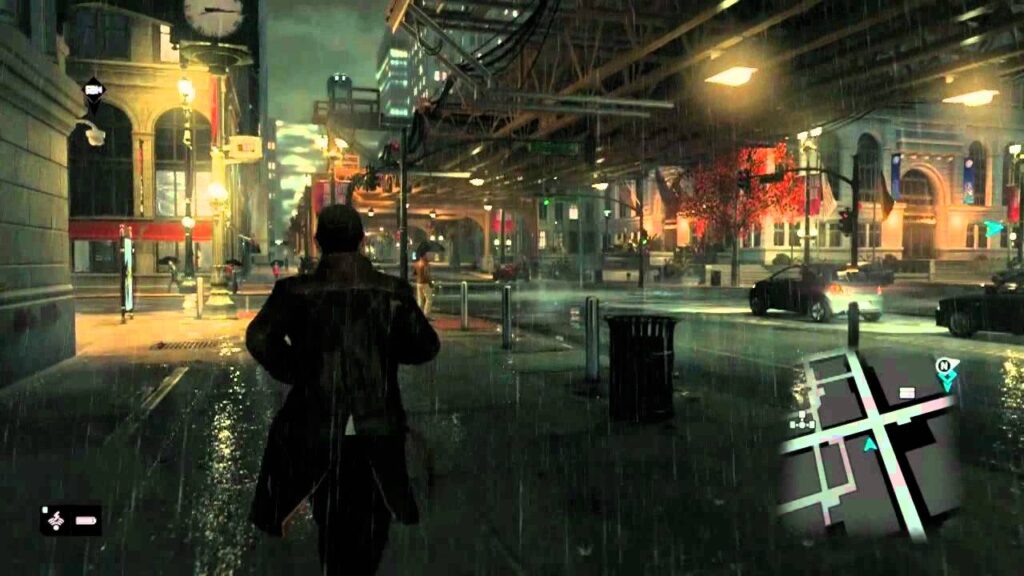
Task: Select the diamond camera hack marker
Action: (x=93, y=90)
